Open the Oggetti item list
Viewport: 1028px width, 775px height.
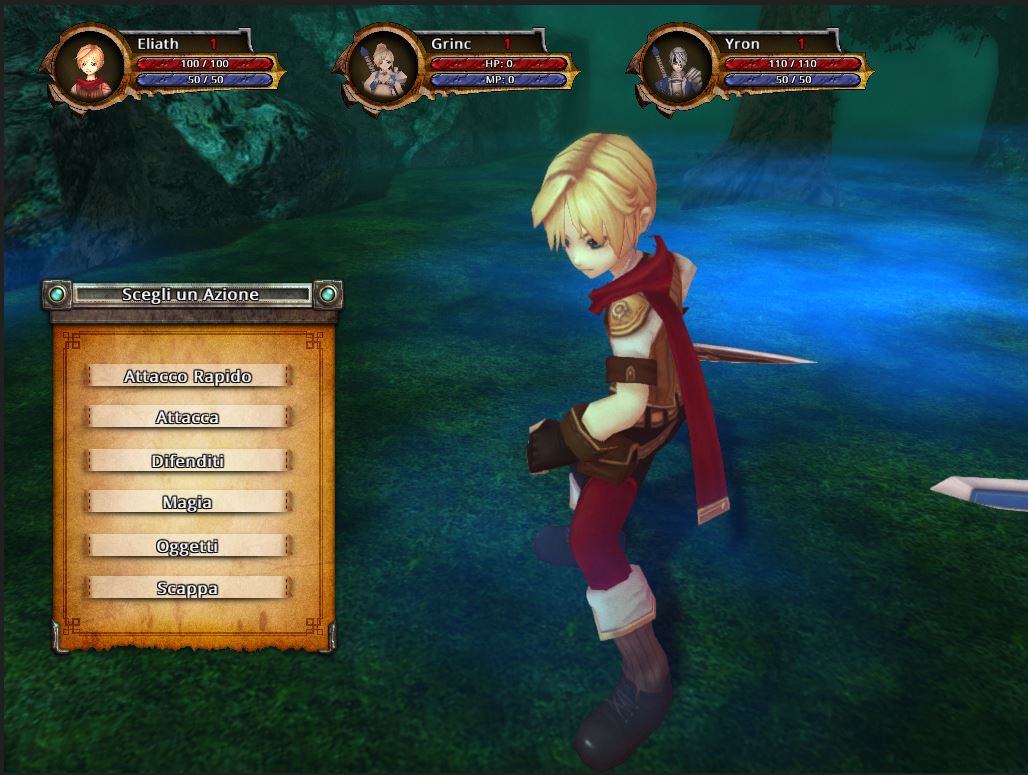(188, 546)
